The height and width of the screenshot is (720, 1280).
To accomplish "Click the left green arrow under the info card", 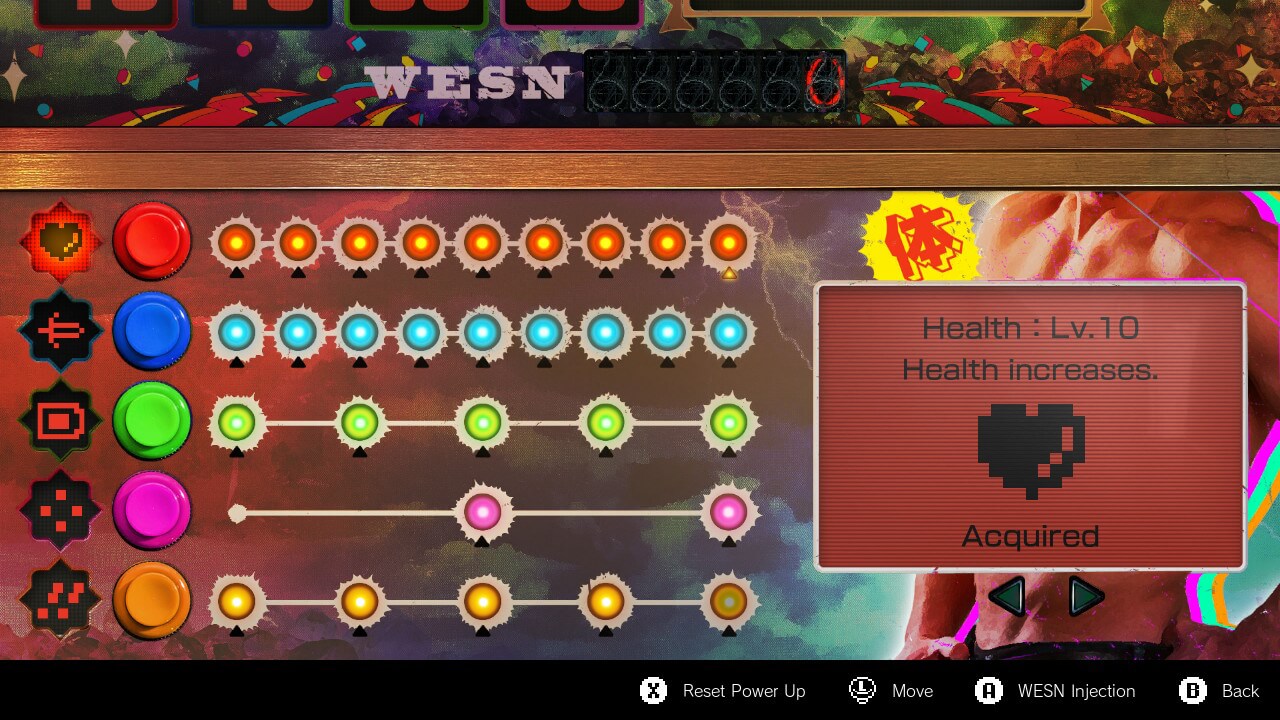I will tap(1009, 595).
